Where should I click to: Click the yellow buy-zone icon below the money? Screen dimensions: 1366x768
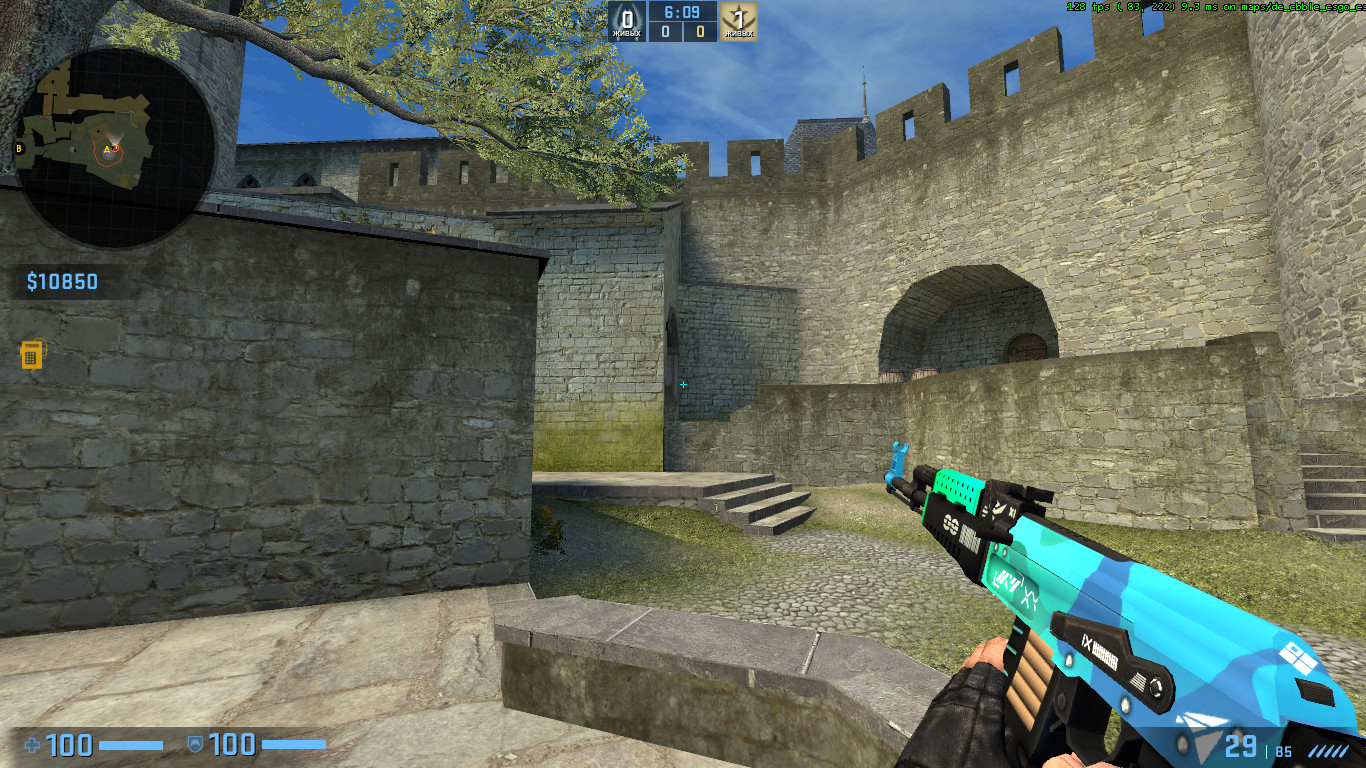tap(33, 354)
